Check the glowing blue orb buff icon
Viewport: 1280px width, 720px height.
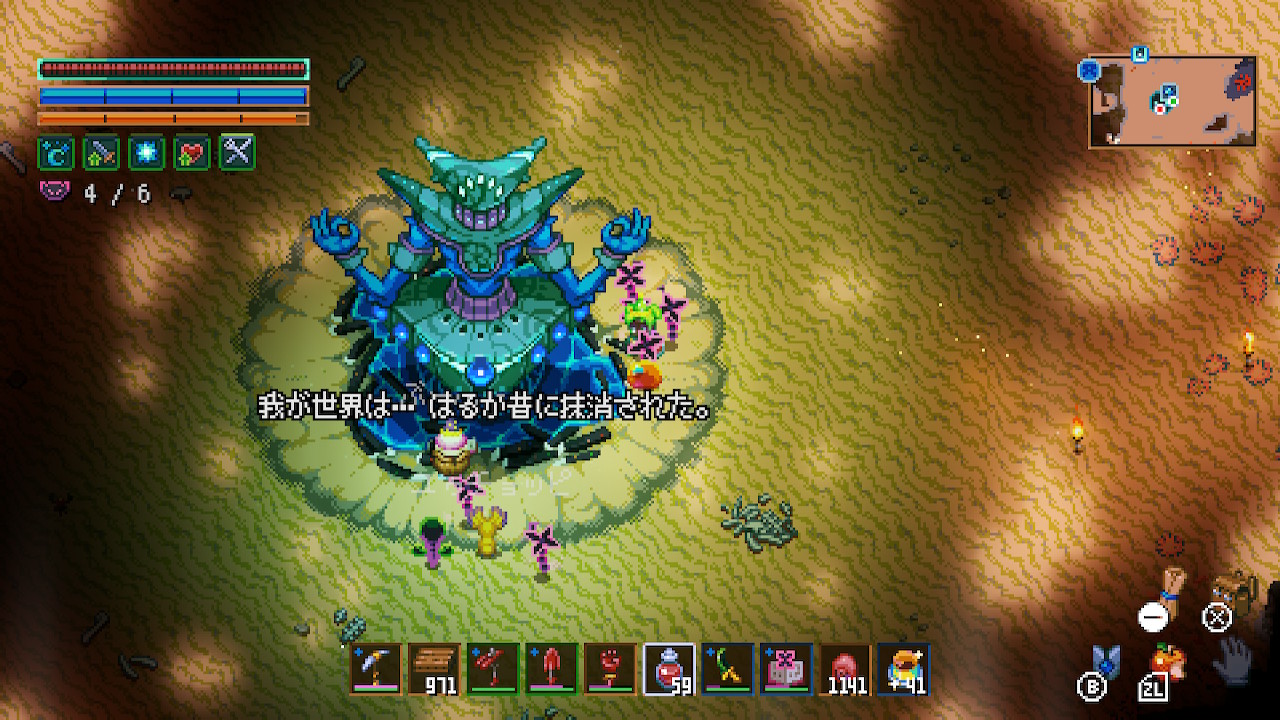click(x=147, y=153)
